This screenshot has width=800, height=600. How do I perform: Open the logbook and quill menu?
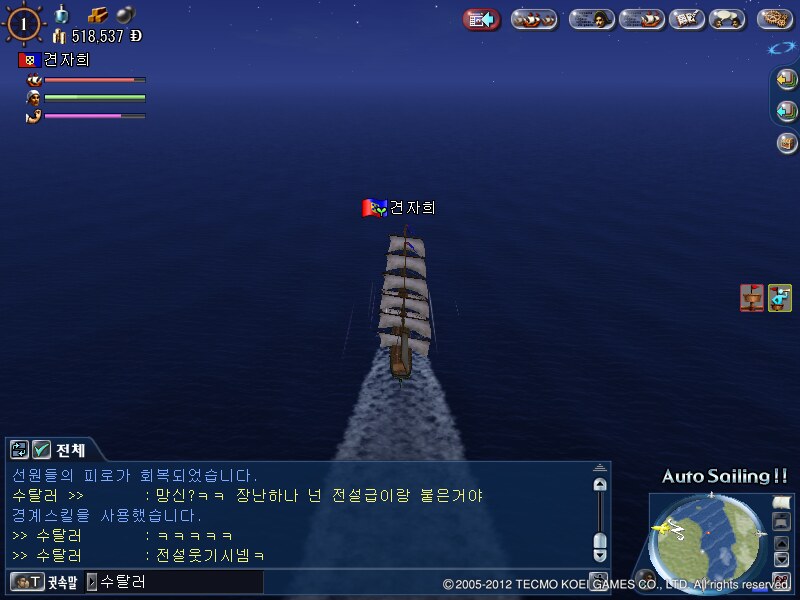point(685,19)
